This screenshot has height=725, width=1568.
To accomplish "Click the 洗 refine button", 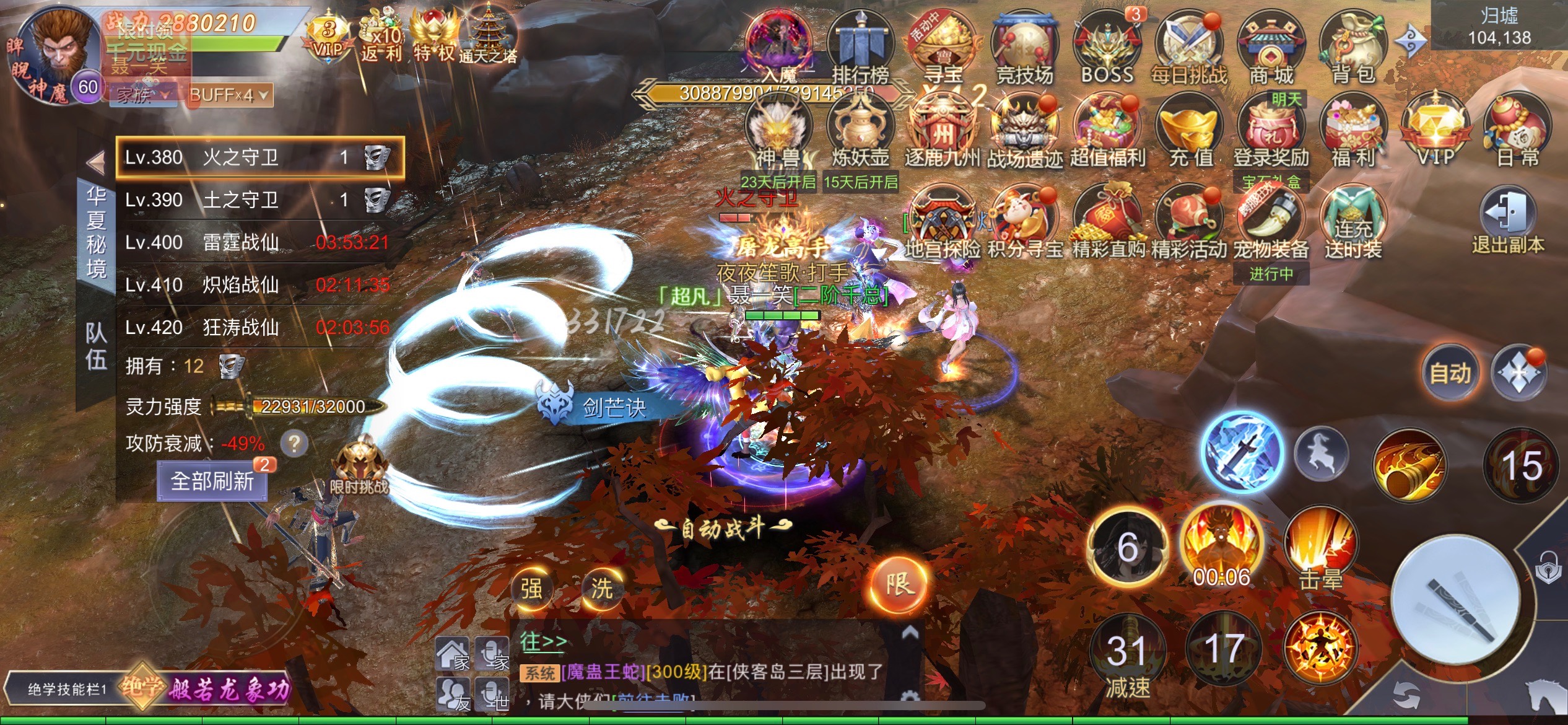I will pos(601,587).
